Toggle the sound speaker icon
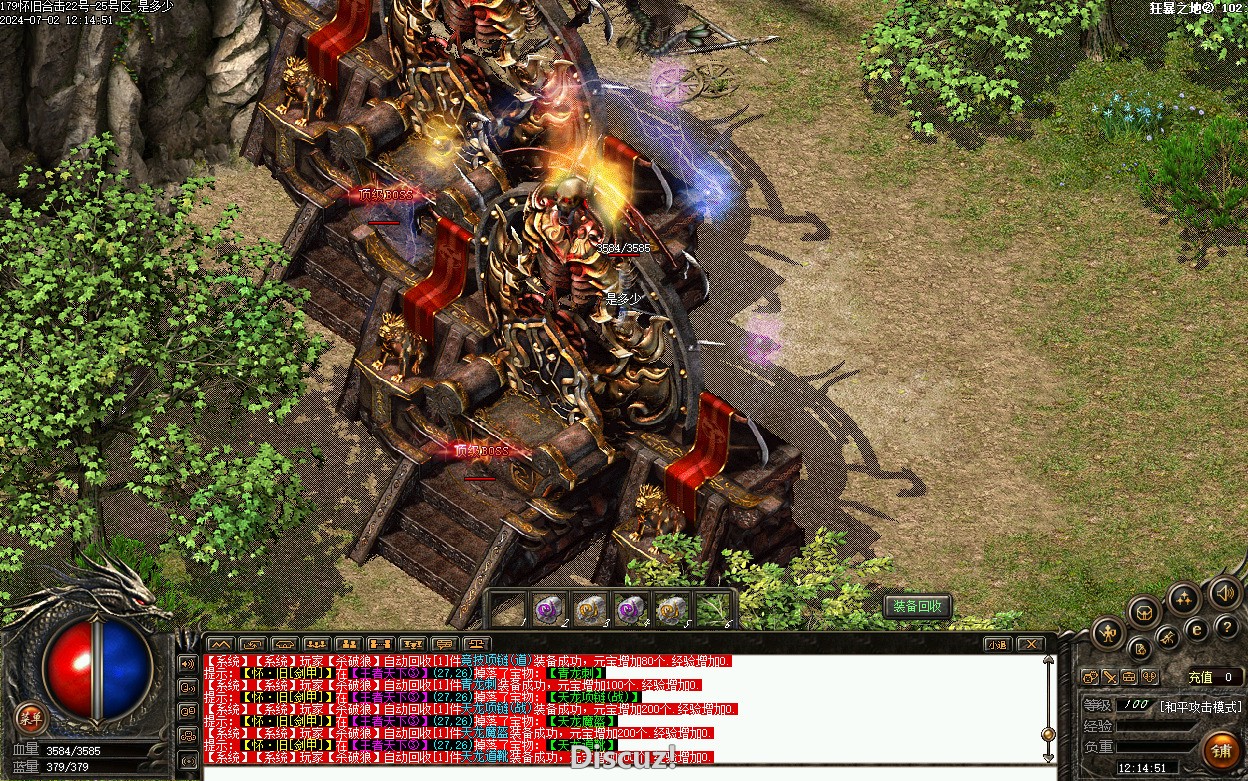This screenshot has height=781, width=1248. (1224, 593)
